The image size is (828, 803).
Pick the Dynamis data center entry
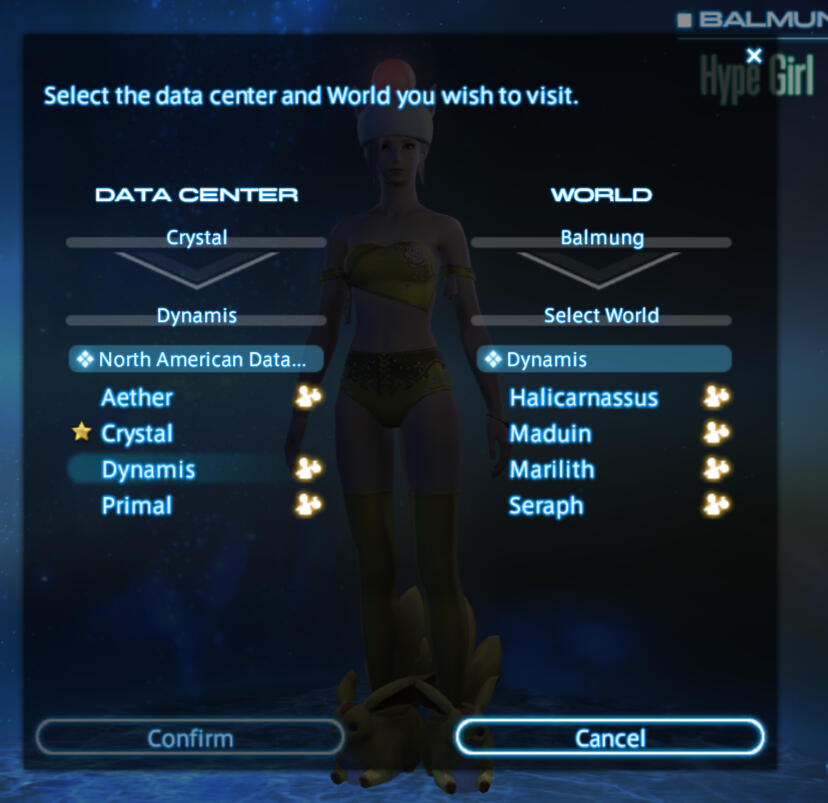pyautogui.click(x=148, y=469)
